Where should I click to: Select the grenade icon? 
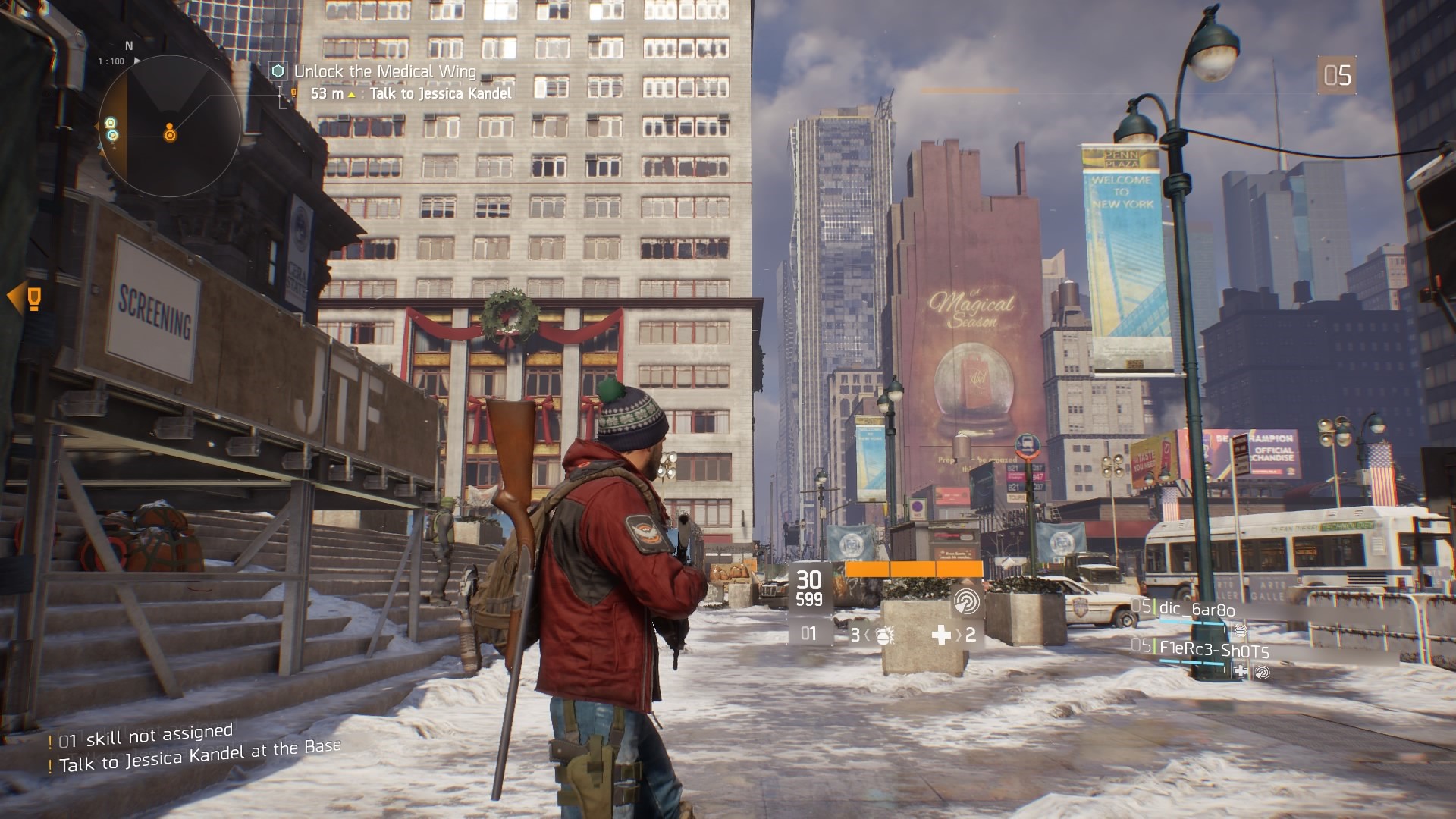coord(883,635)
